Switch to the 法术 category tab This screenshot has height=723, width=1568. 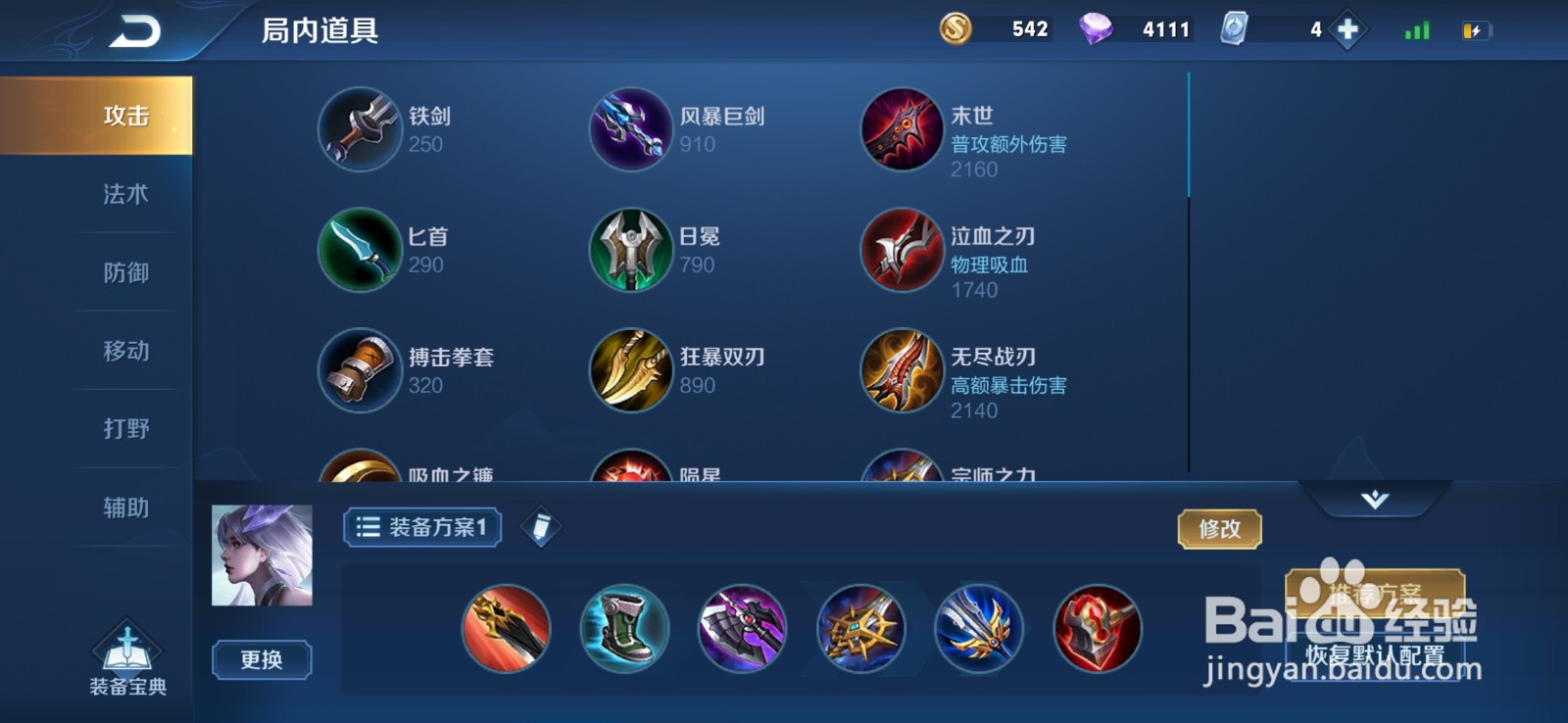125,194
